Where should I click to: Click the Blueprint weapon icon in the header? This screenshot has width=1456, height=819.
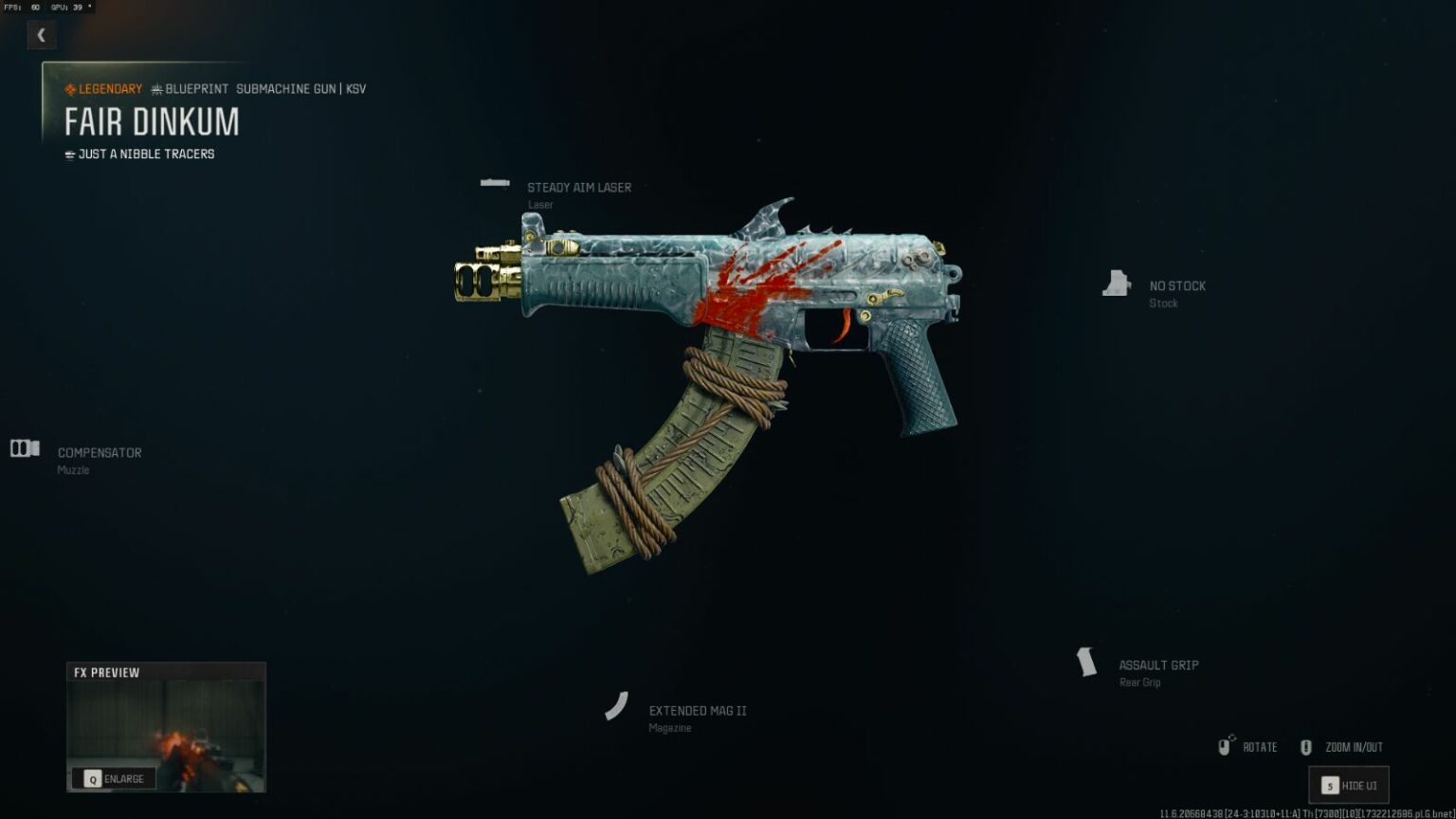pos(156,88)
